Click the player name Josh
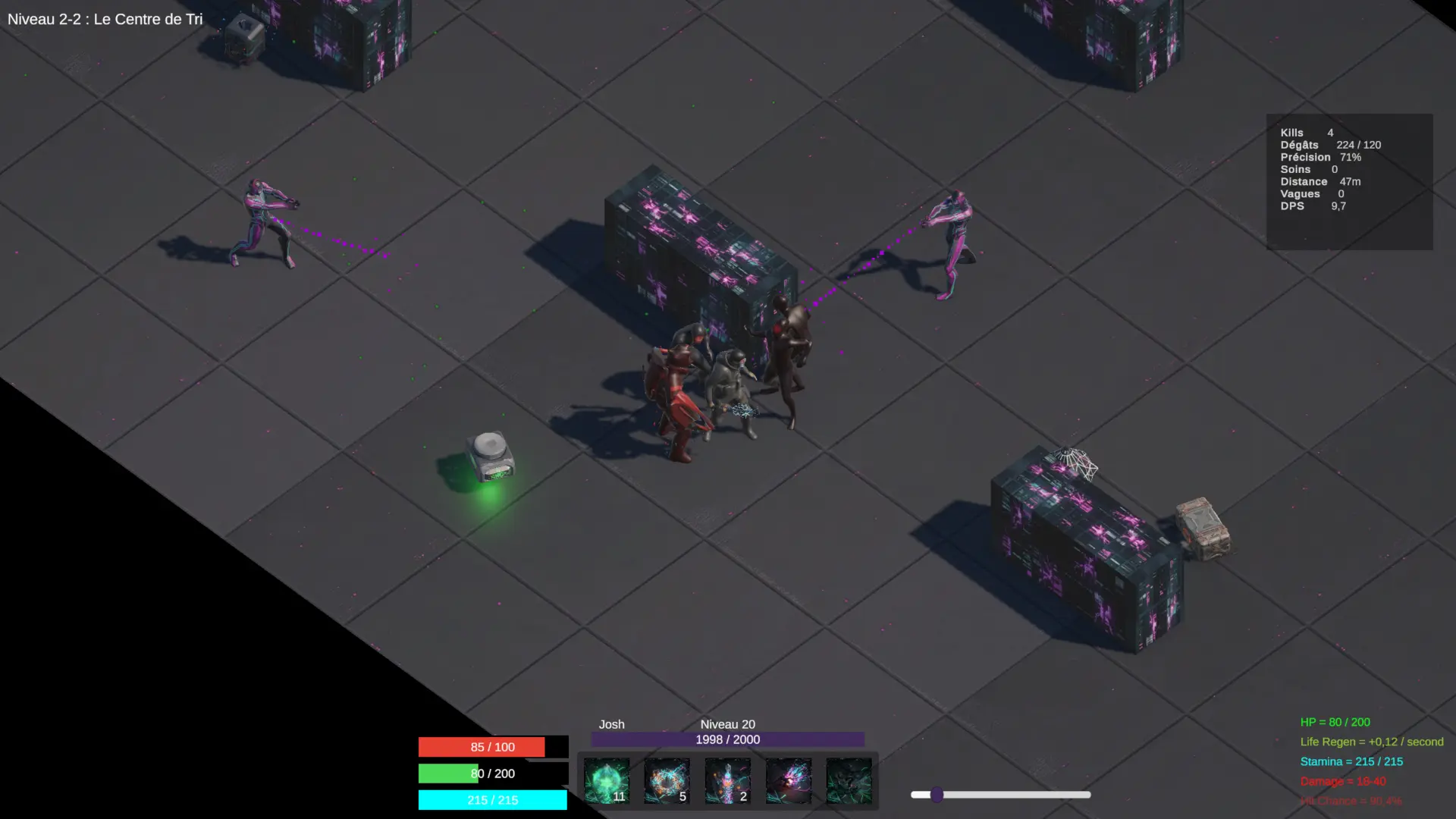This screenshot has height=819, width=1456. click(x=611, y=724)
